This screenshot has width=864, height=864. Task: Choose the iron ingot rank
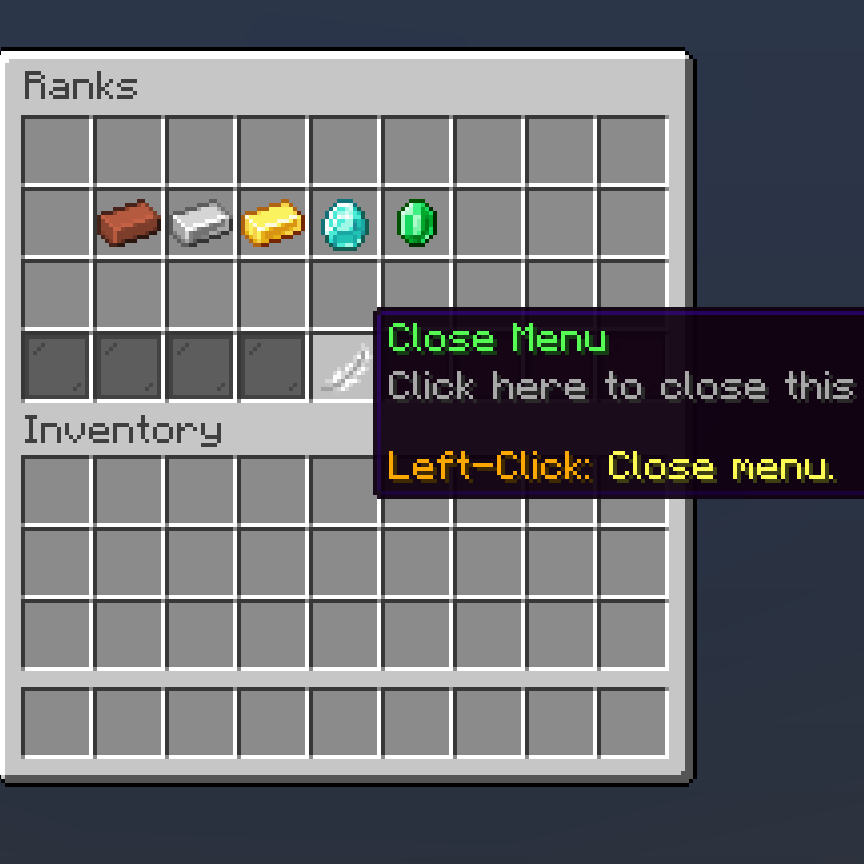click(x=200, y=222)
